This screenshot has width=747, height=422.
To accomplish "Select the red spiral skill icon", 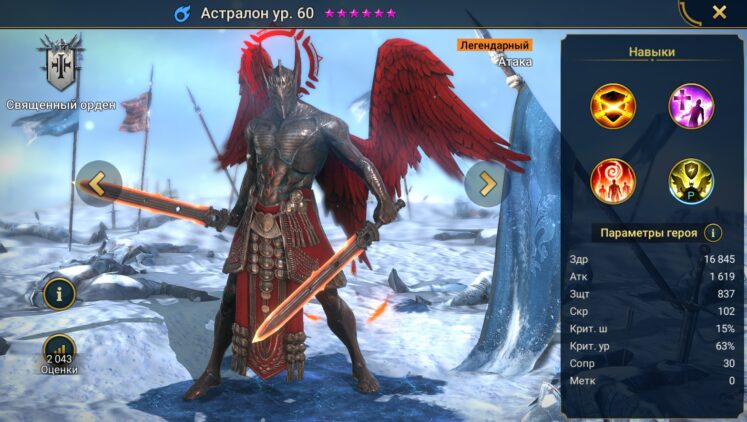I will (612, 181).
